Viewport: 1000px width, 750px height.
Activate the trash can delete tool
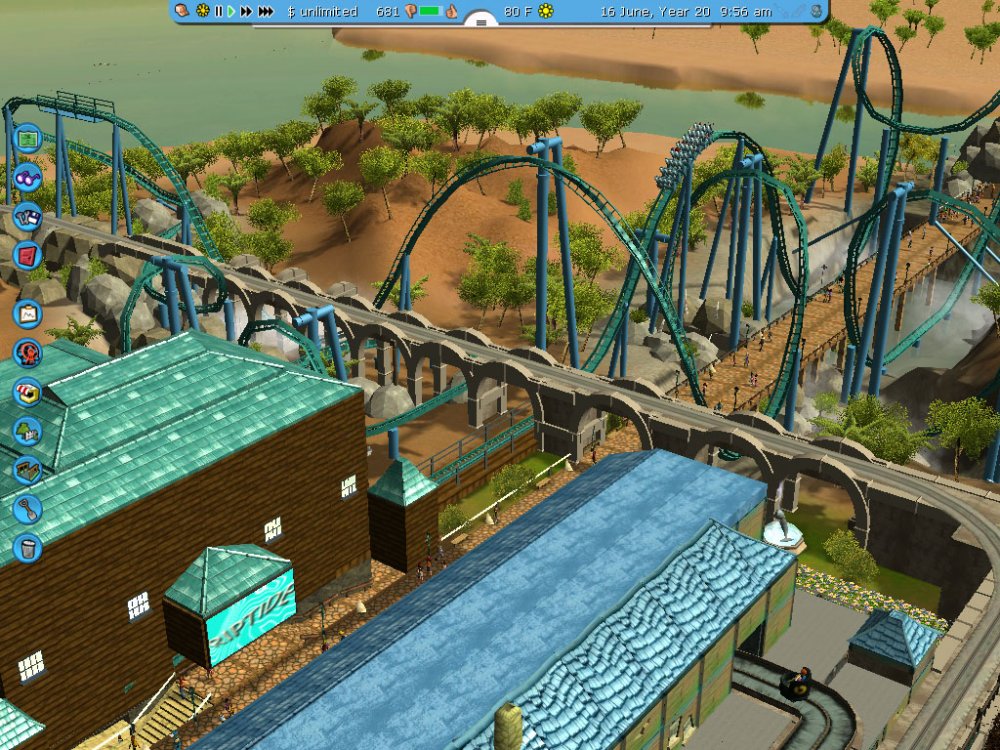pos(27,548)
